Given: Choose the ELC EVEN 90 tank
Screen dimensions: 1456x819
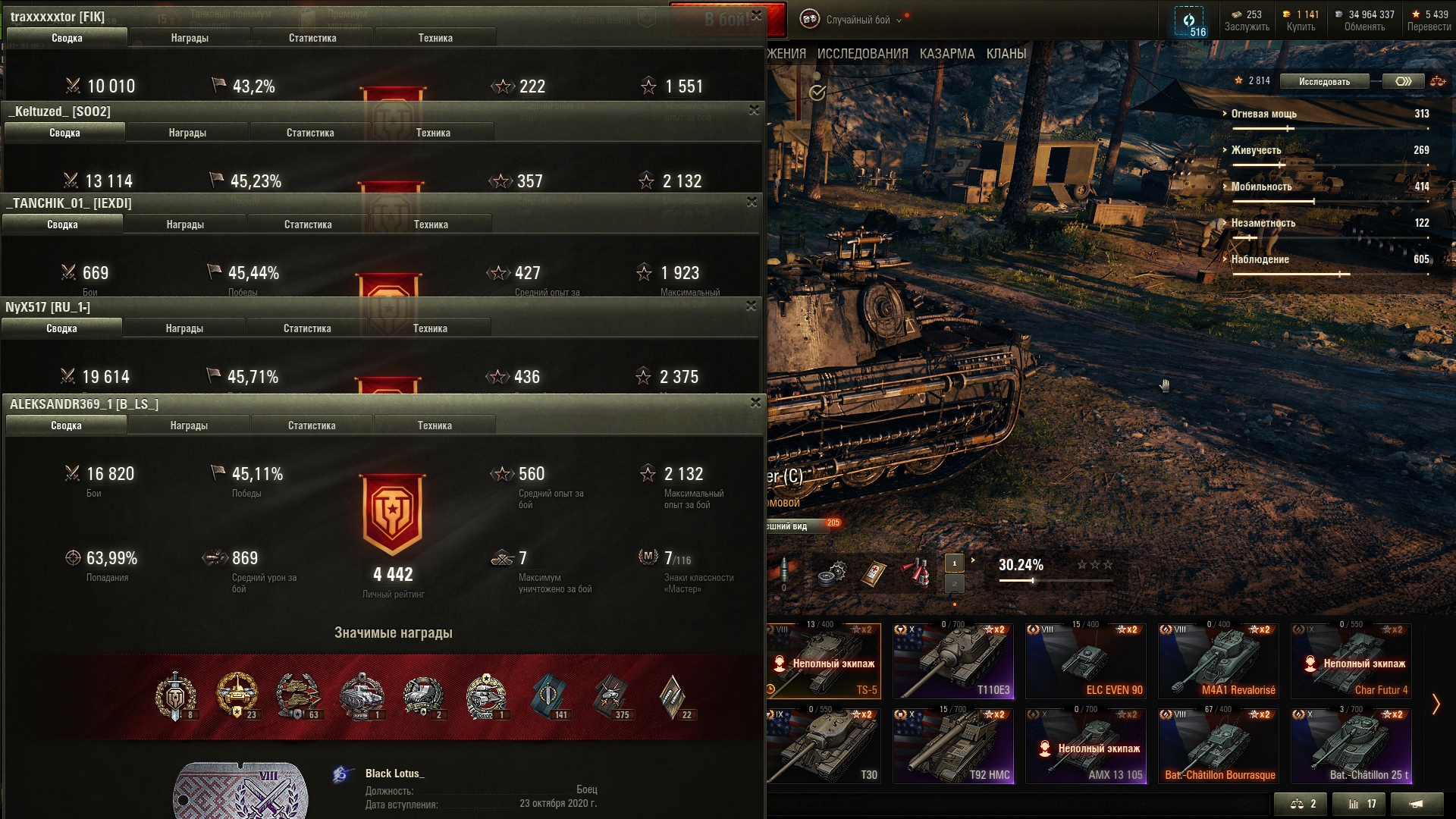Looking at the screenshot, I should pos(1085,661).
